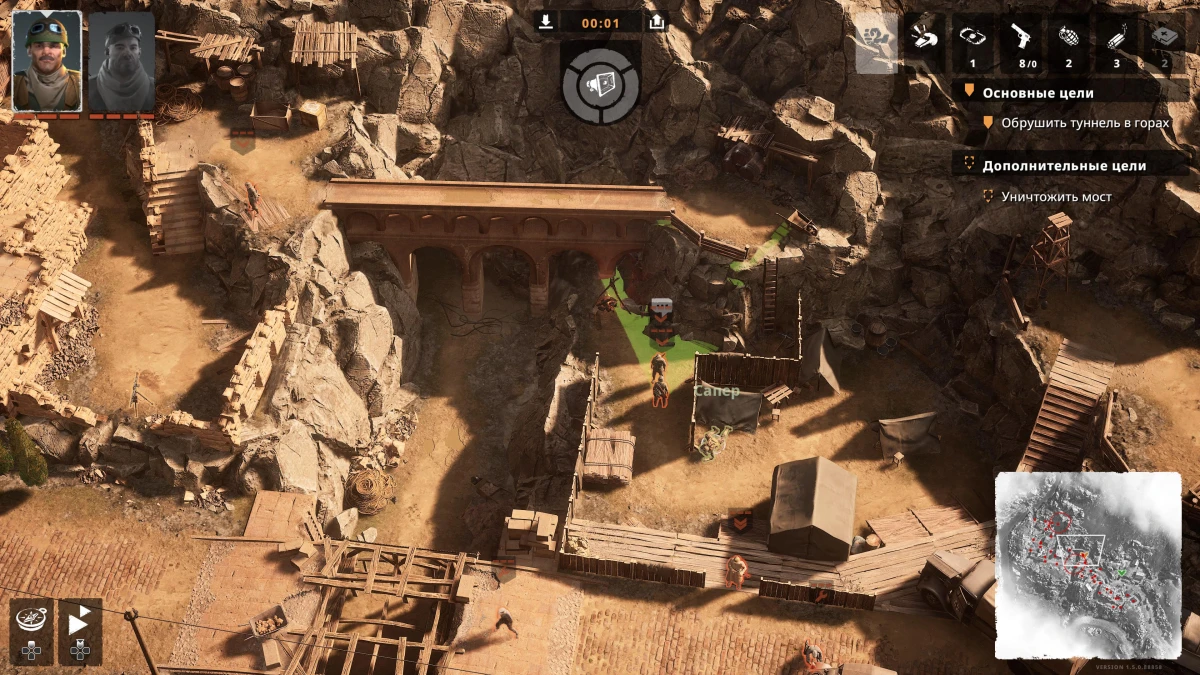
Task: Pick the first aid kit slot
Action: coord(1164,42)
